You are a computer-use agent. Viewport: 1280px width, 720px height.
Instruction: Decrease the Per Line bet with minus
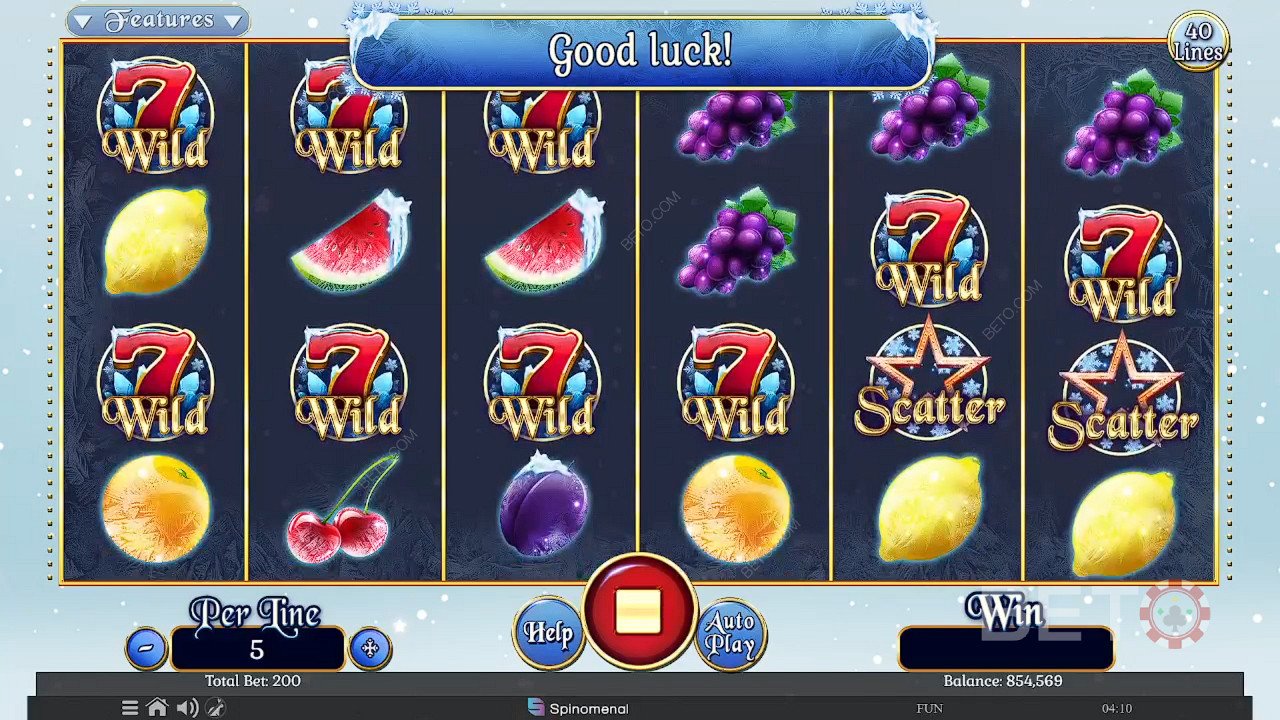point(146,648)
